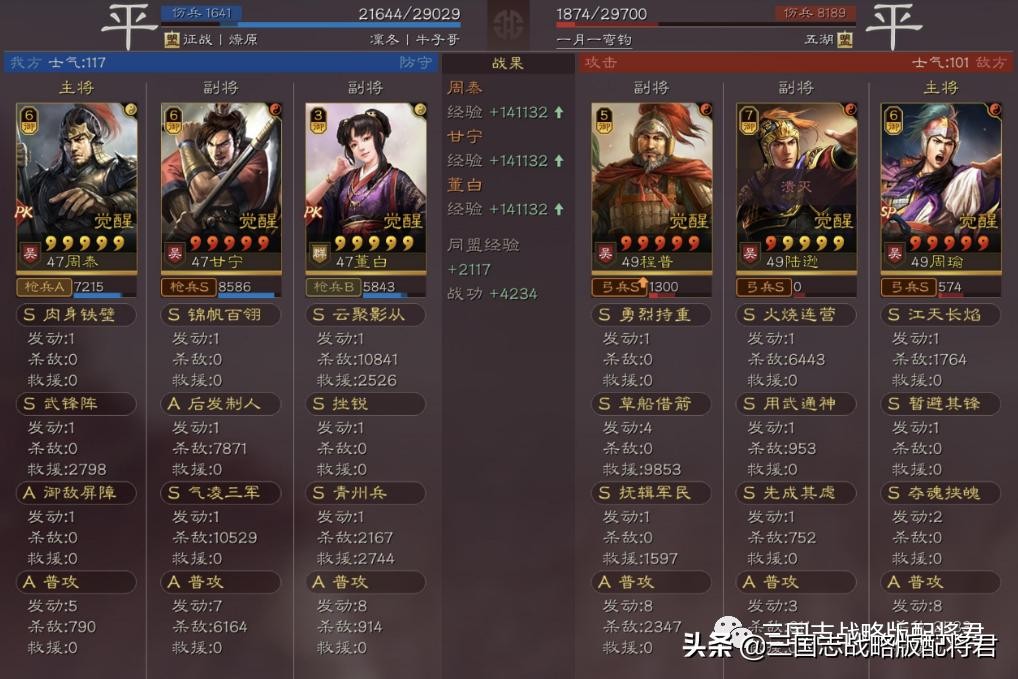Open the 用武通神 skill details
The width and height of the screenshot is (1018, 679).
796,404
